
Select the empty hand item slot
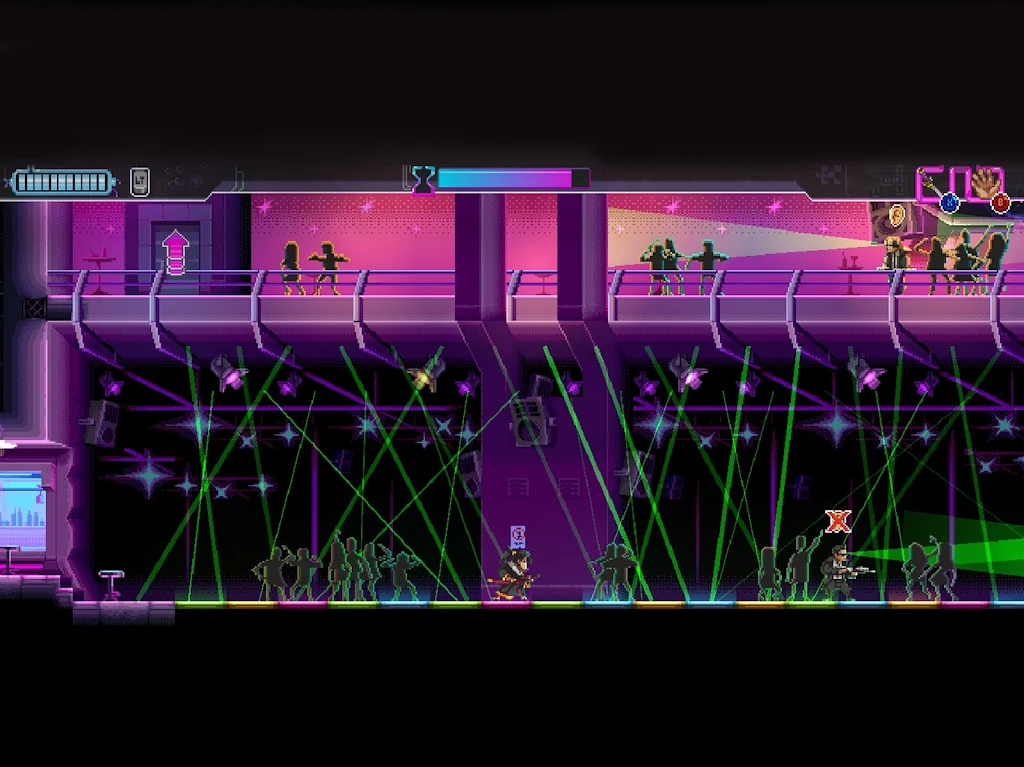(x=986, y=185)
